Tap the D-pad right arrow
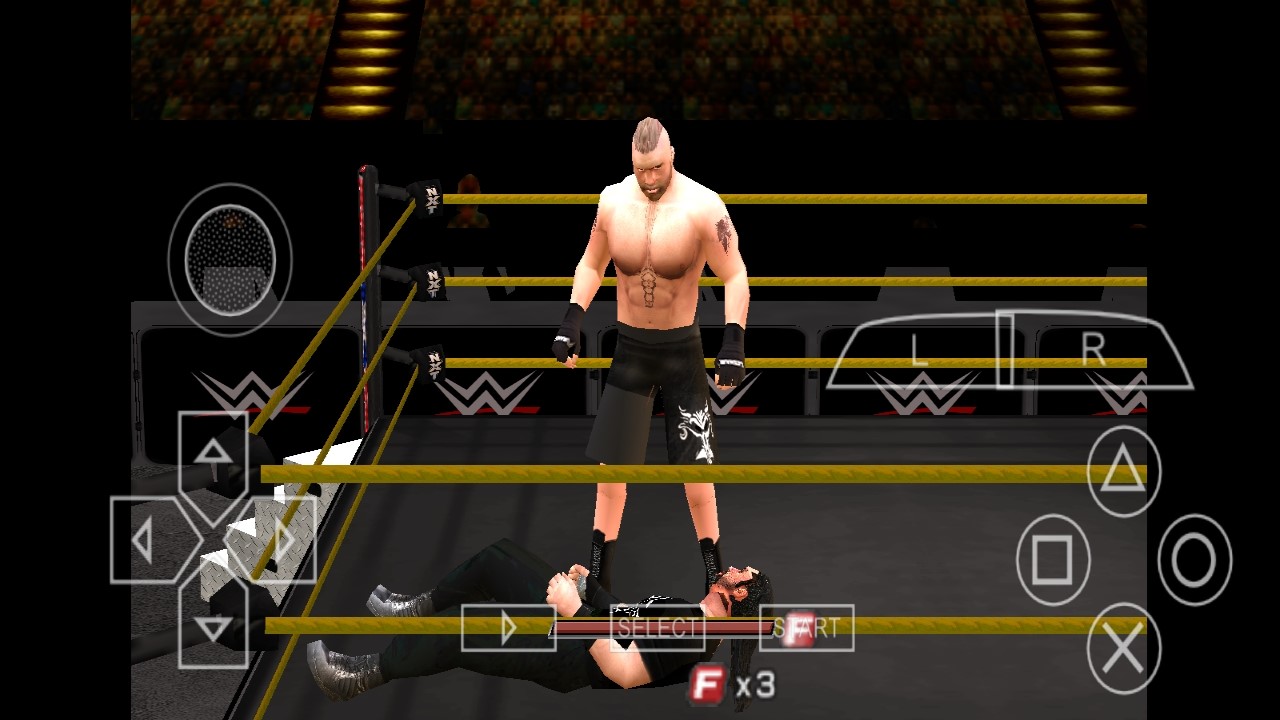 (x=281, y=541)
